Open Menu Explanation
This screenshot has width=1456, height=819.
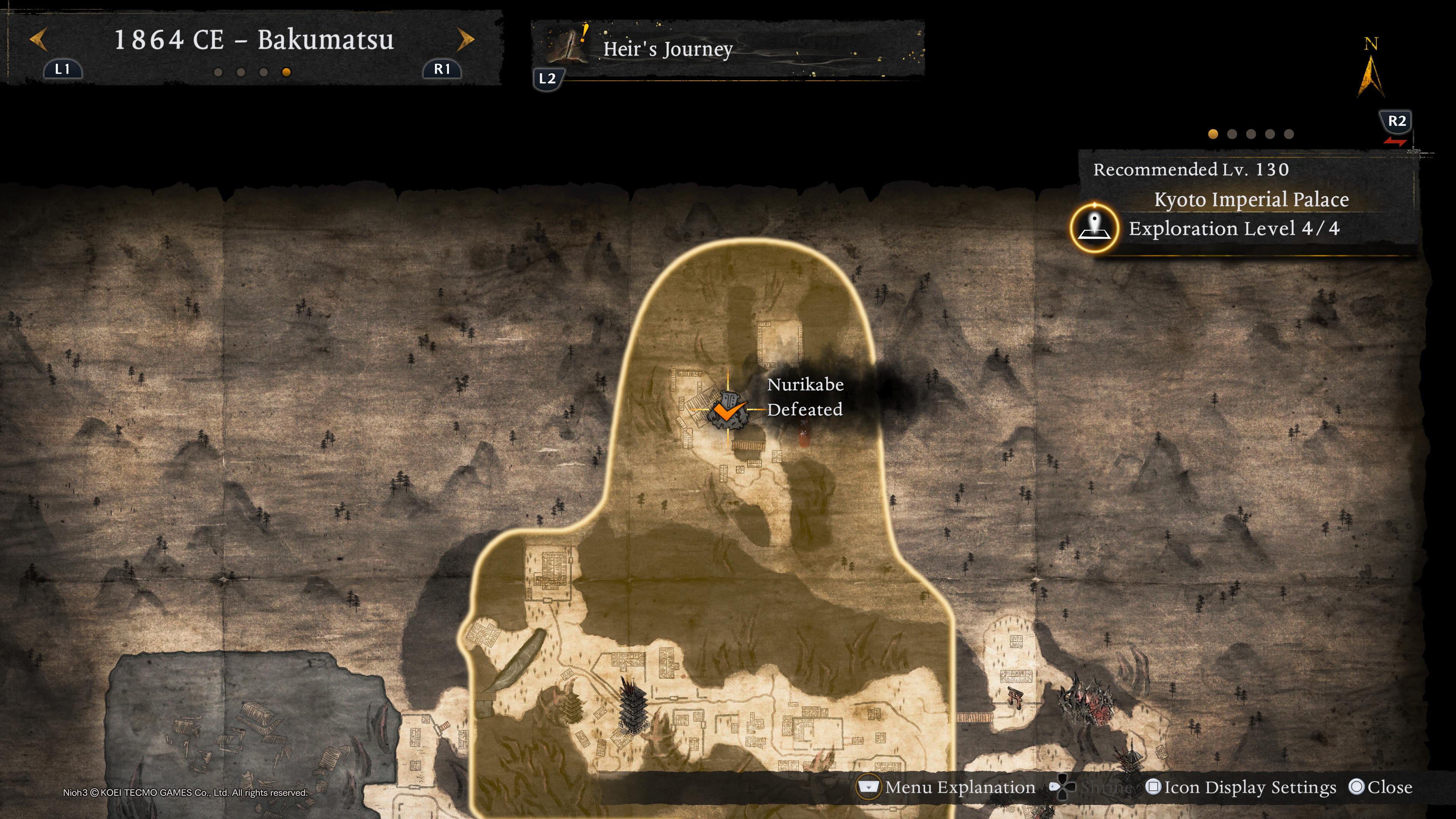click(947, 788)
